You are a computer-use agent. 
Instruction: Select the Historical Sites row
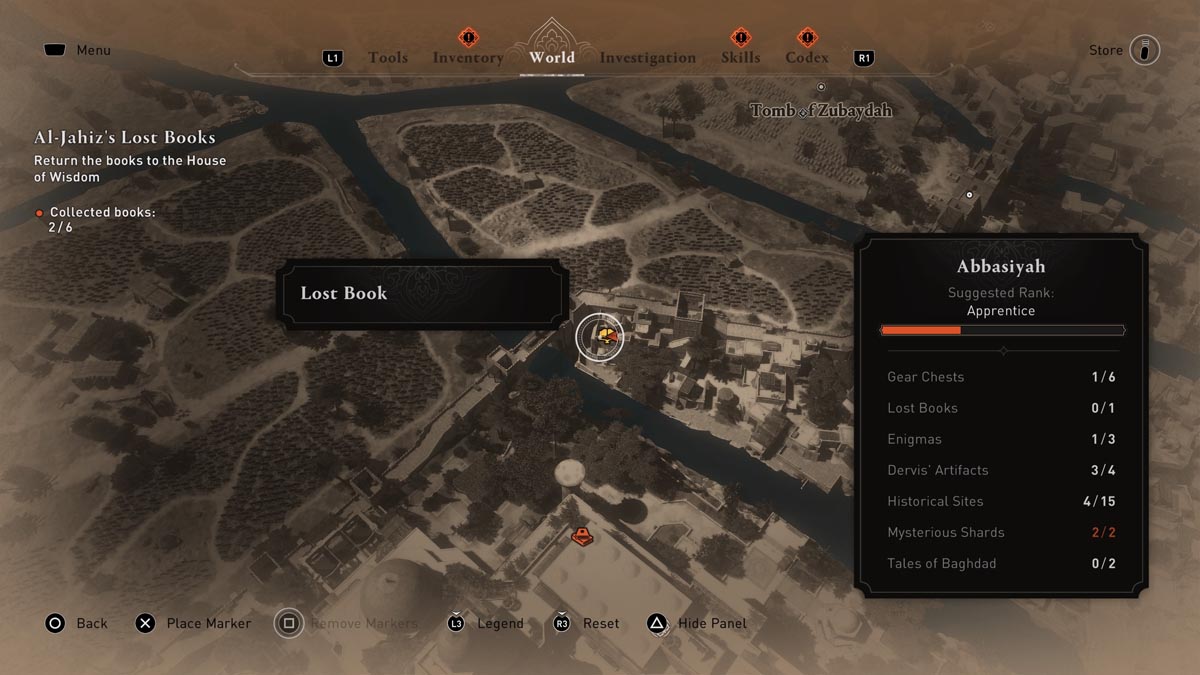[x=1001, y=501]
